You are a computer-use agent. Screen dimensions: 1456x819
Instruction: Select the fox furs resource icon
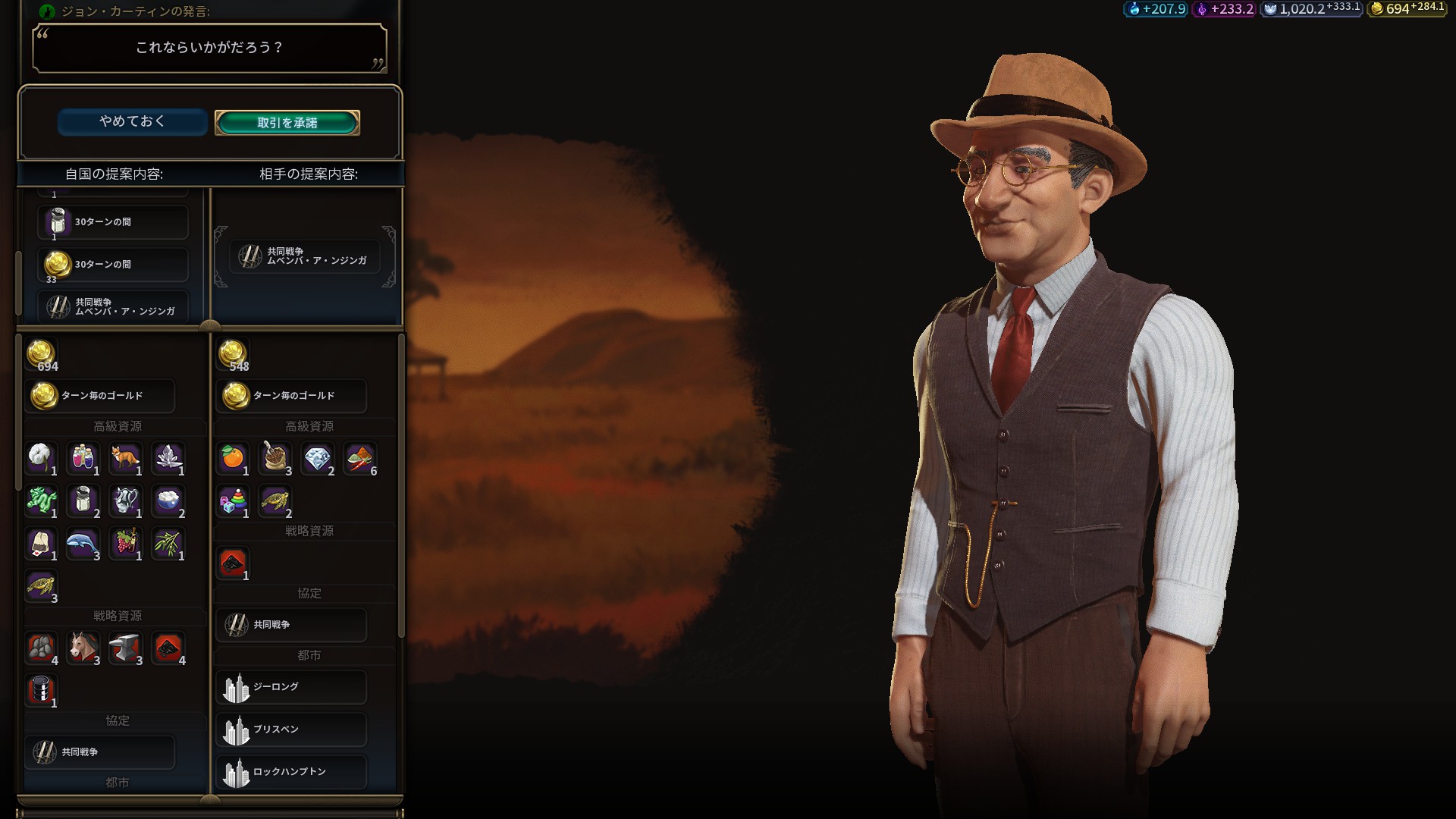[126, 458]
